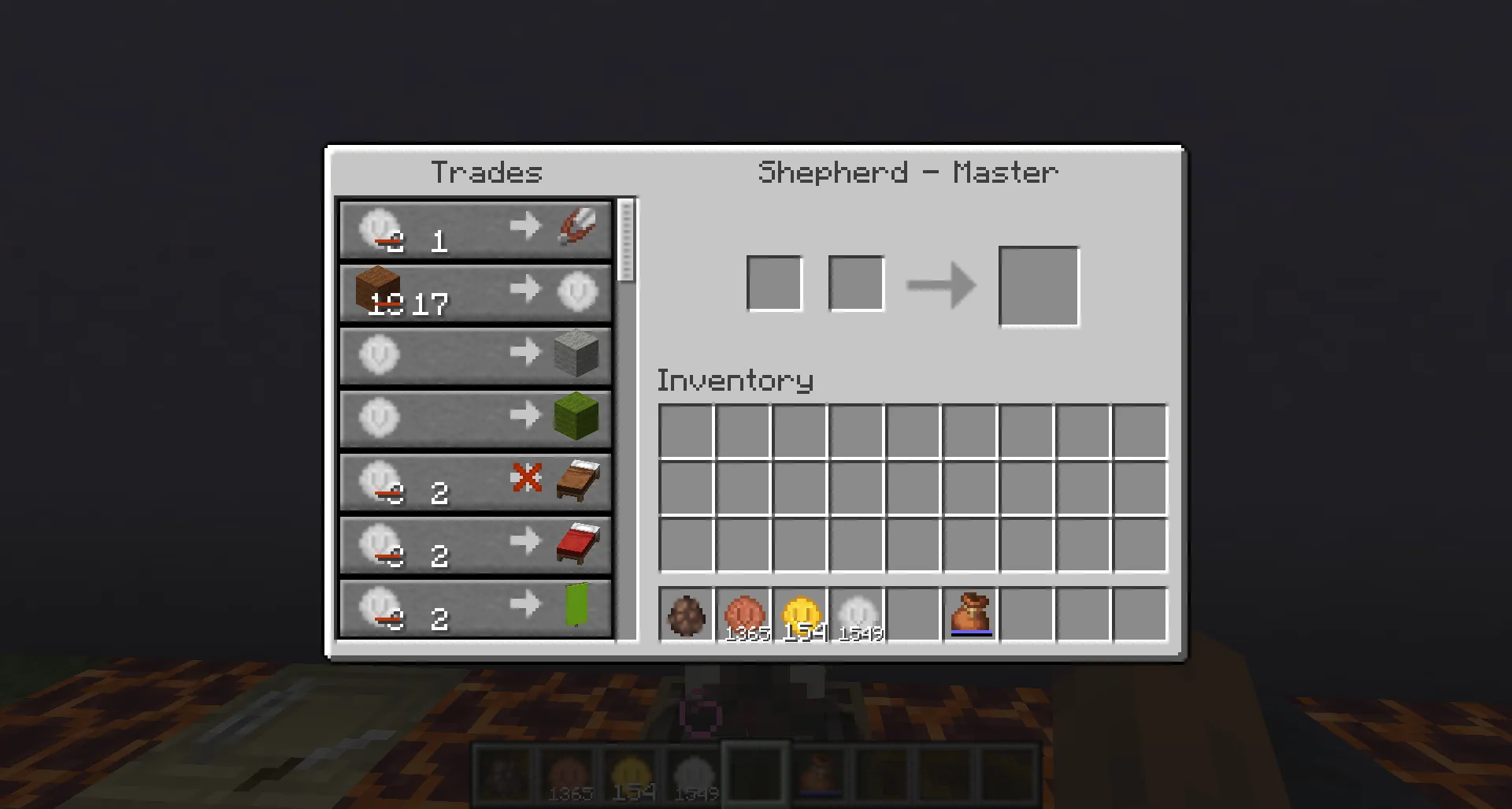Select the silver coin stack of 1549
Image resolution: width=1512 pixels, height=809 pixels.
858,614
